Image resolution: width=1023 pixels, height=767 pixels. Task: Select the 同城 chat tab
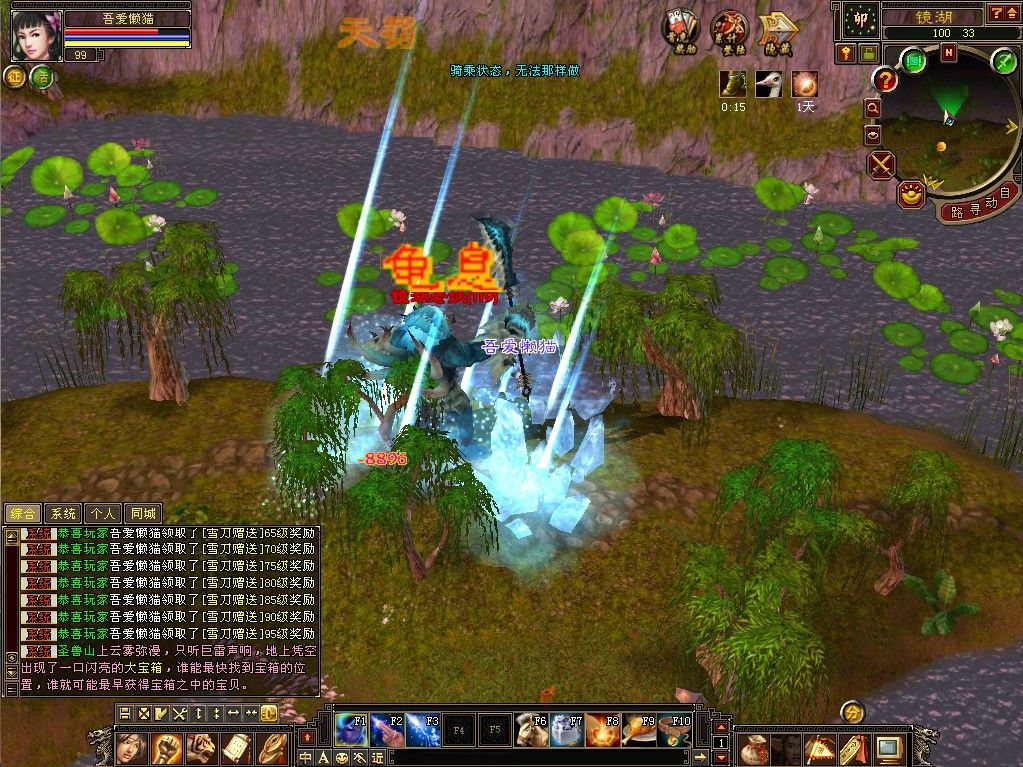pyautogui.click(x=144, y=513)
